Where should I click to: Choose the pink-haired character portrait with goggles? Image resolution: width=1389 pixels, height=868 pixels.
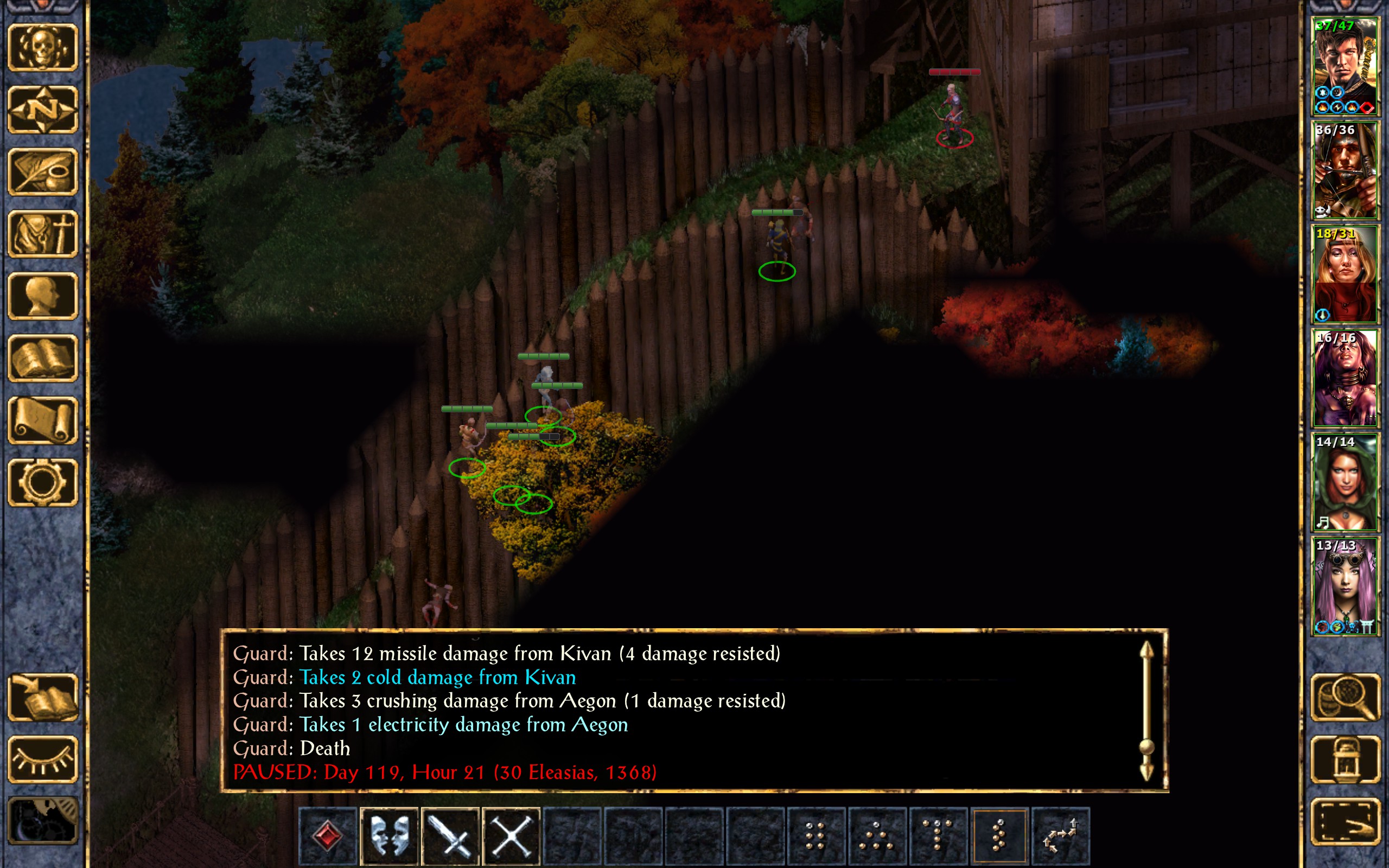tap(1344, 586)
